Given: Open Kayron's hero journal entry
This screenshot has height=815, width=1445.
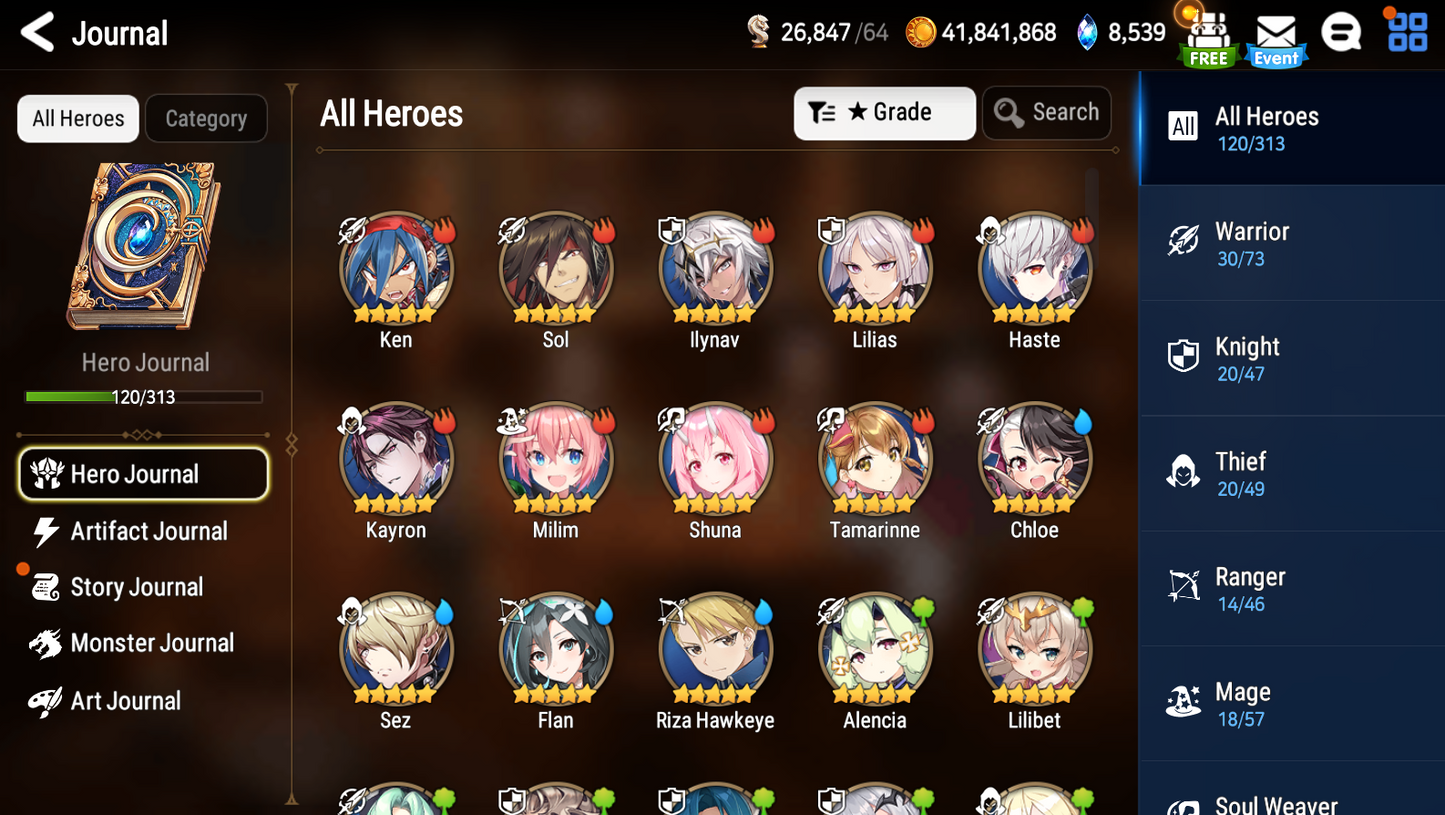Looking at the screenshot, I should pyautogui.click(x=395, y=458).
